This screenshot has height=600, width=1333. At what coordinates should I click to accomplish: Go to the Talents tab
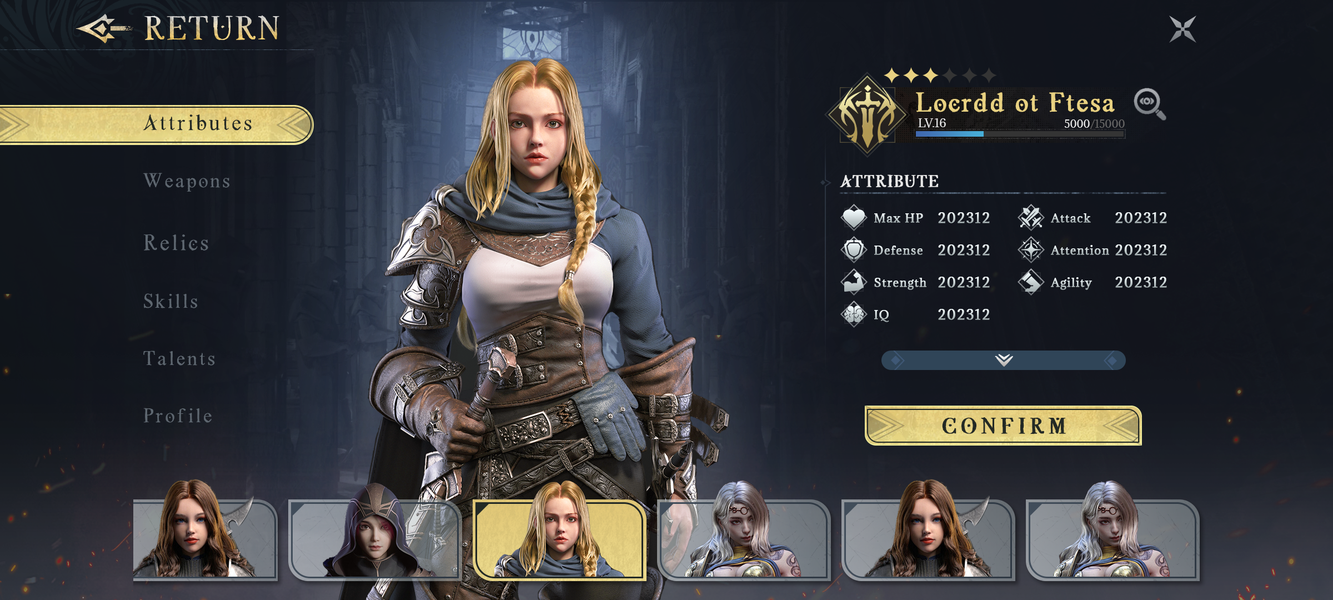coord(179,358)
